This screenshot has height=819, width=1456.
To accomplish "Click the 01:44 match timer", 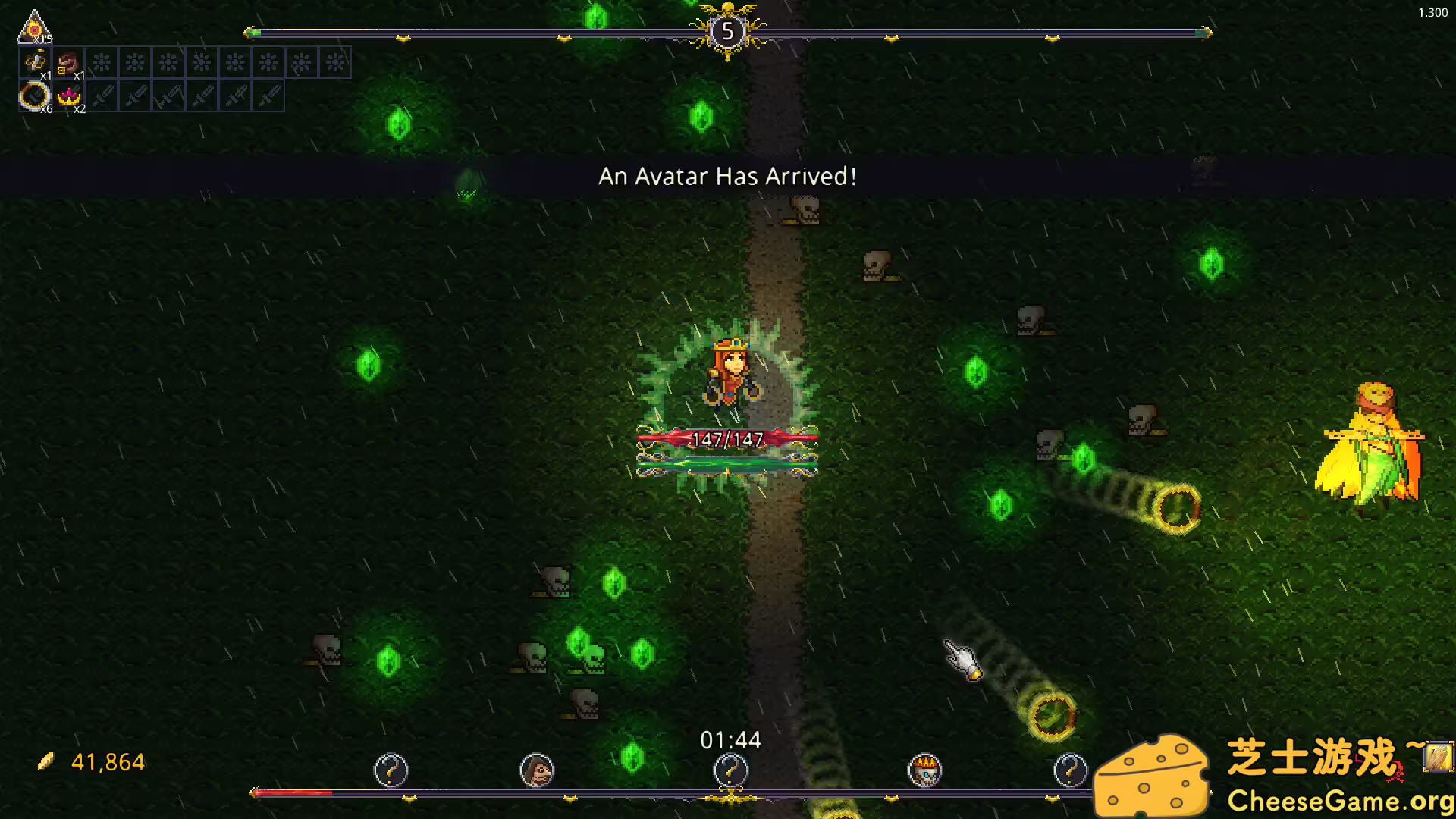I will (730, 740).
